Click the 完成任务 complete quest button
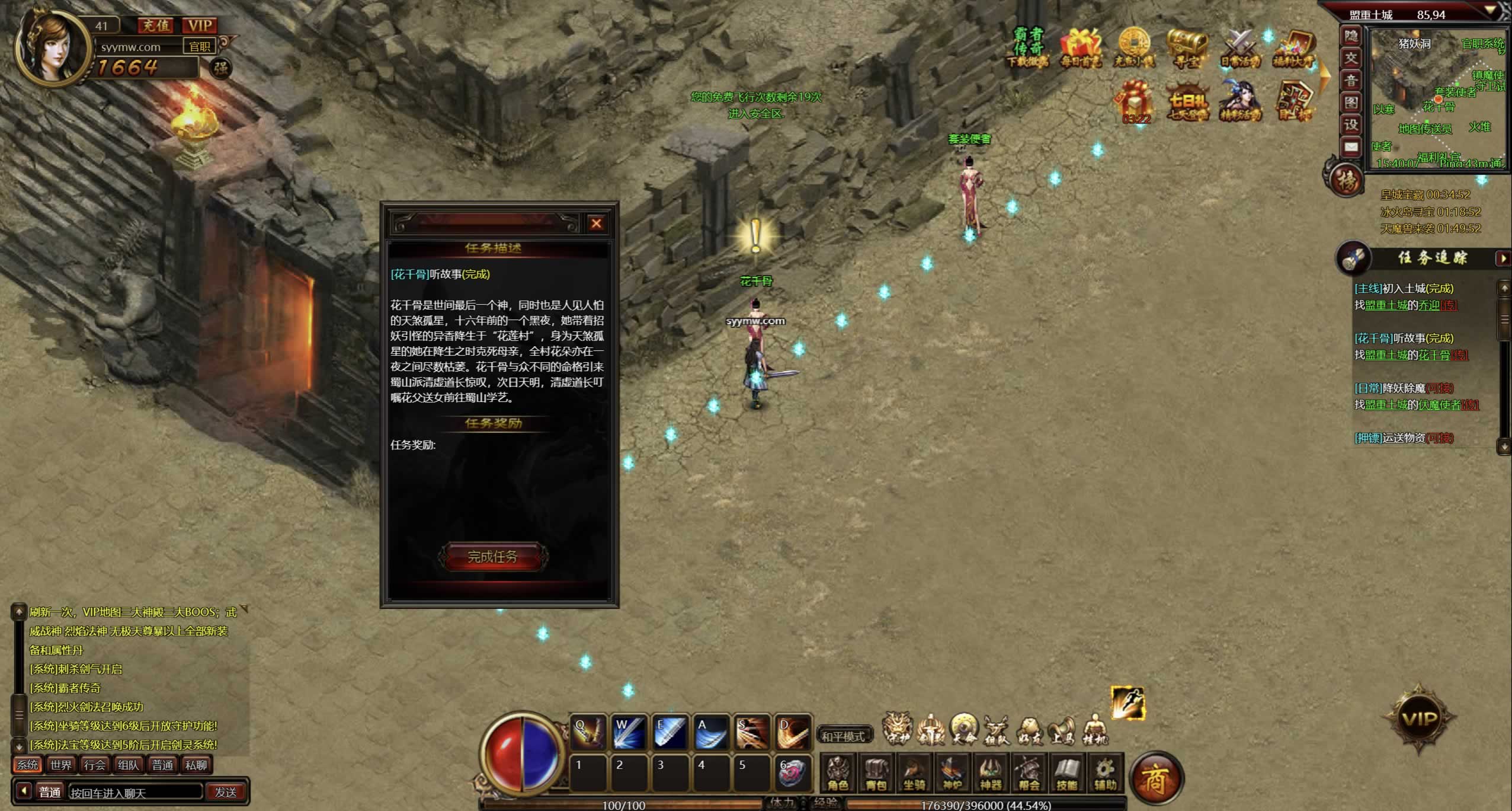This screenshot has width=1512, height=811. pyautogui.click(x=492, y=557)
